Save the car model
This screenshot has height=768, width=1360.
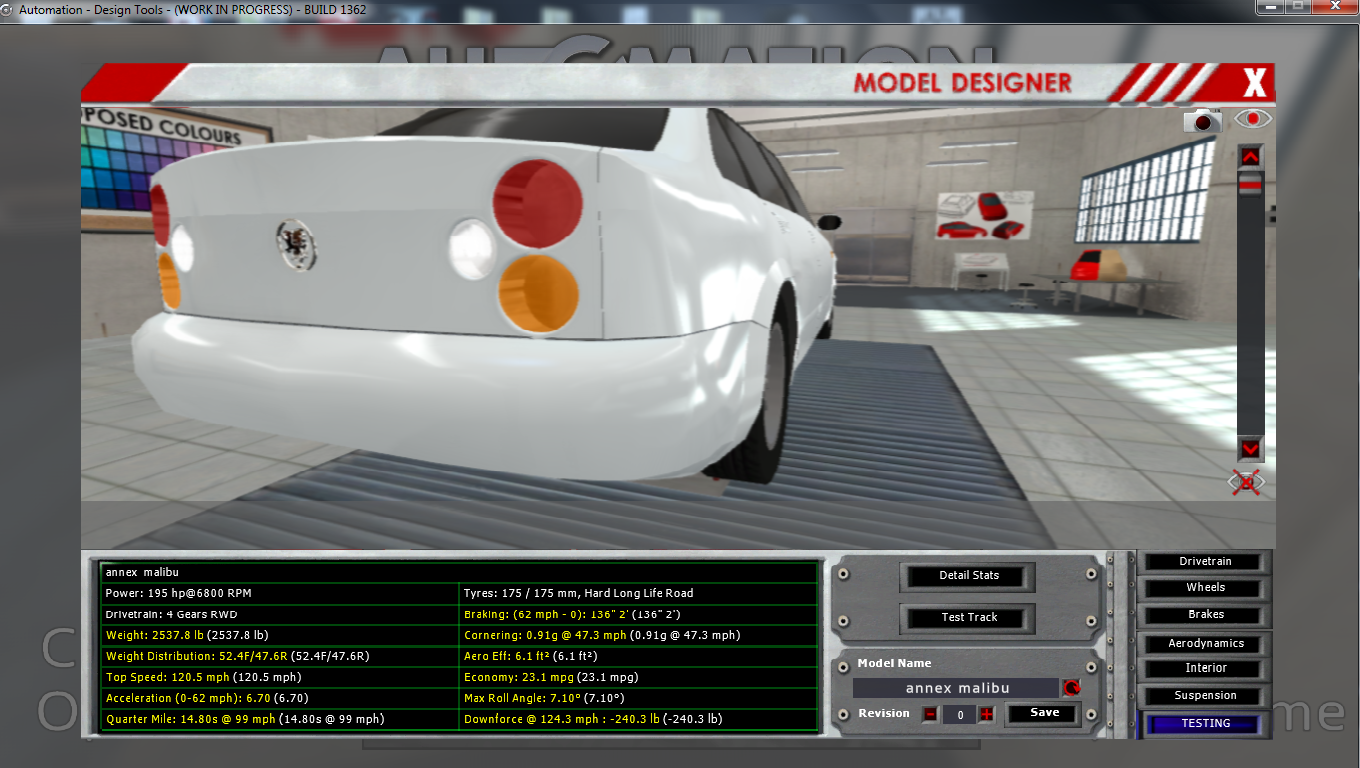point(1044,713)
